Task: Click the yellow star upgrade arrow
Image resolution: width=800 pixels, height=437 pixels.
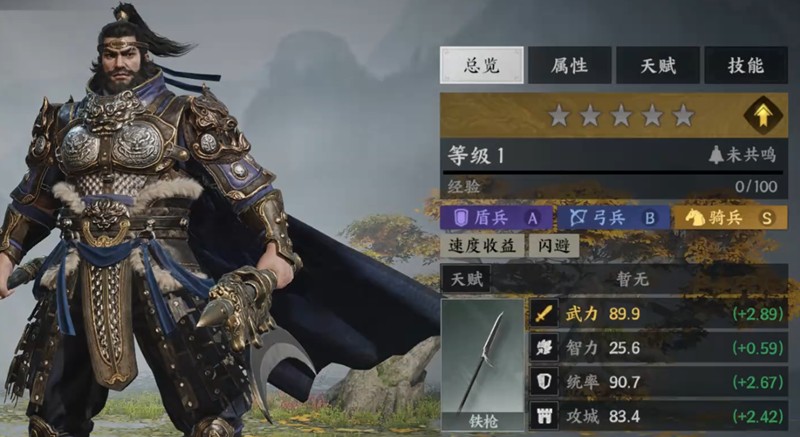Action: [x=763, y=115]
